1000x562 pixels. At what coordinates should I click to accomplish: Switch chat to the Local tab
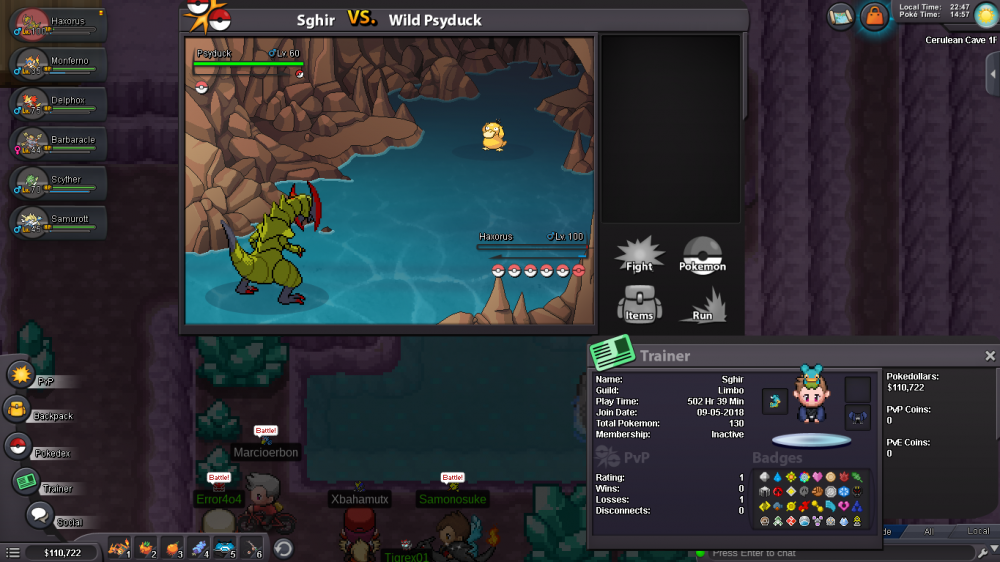[979, 531]
